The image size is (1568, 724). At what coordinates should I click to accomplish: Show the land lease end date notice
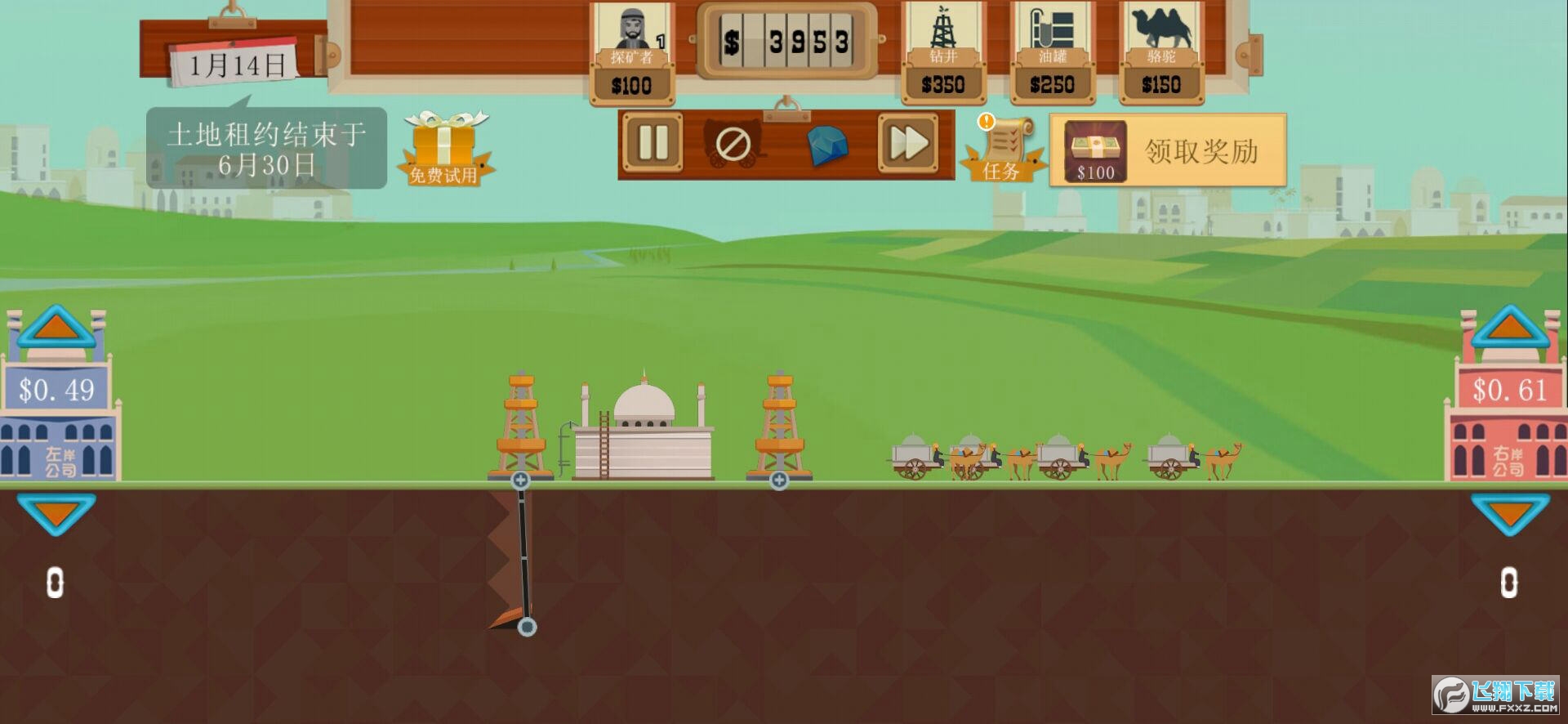click(266, 149)
